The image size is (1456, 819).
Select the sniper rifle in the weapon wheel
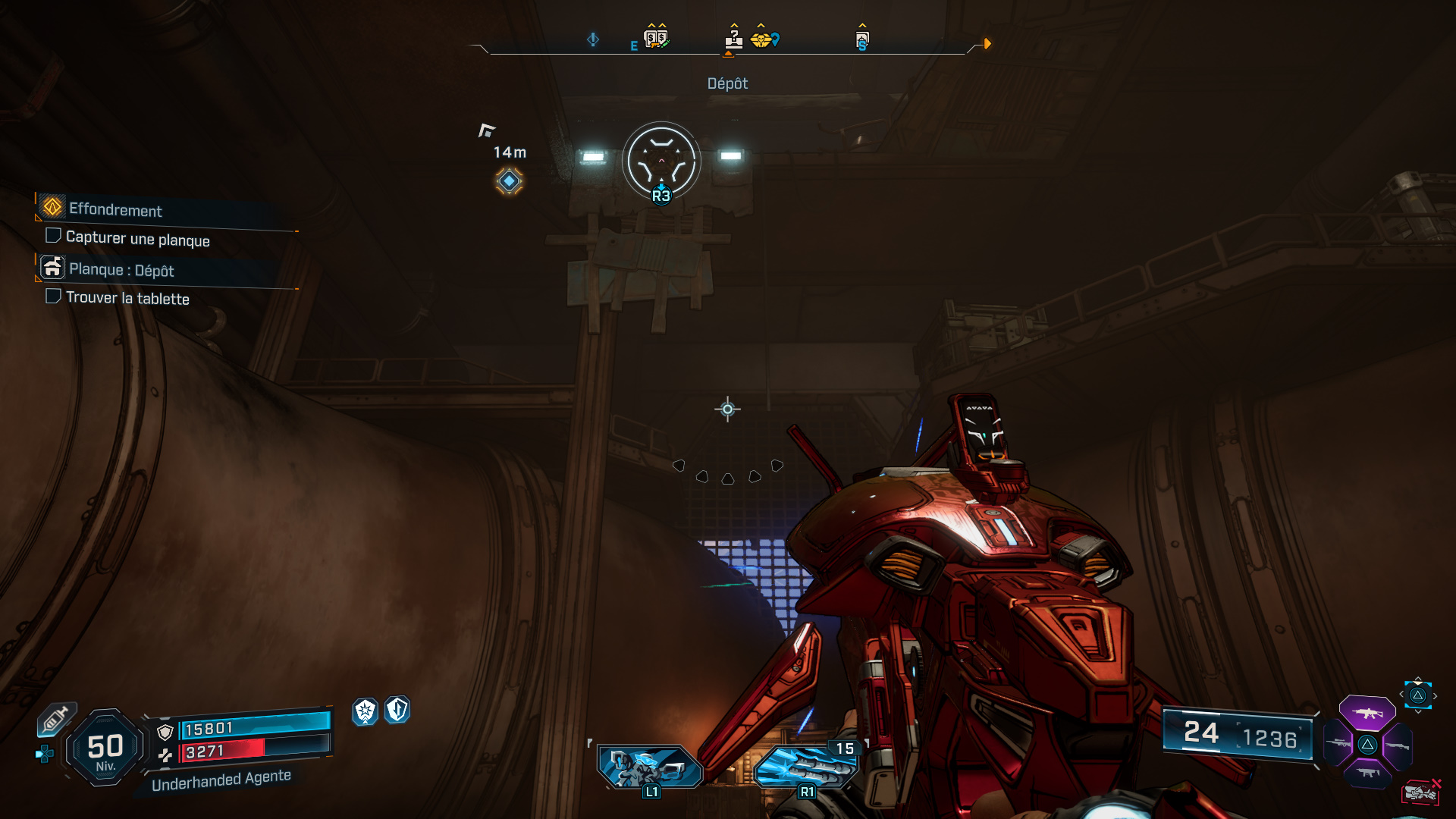tap(1338, 743)
